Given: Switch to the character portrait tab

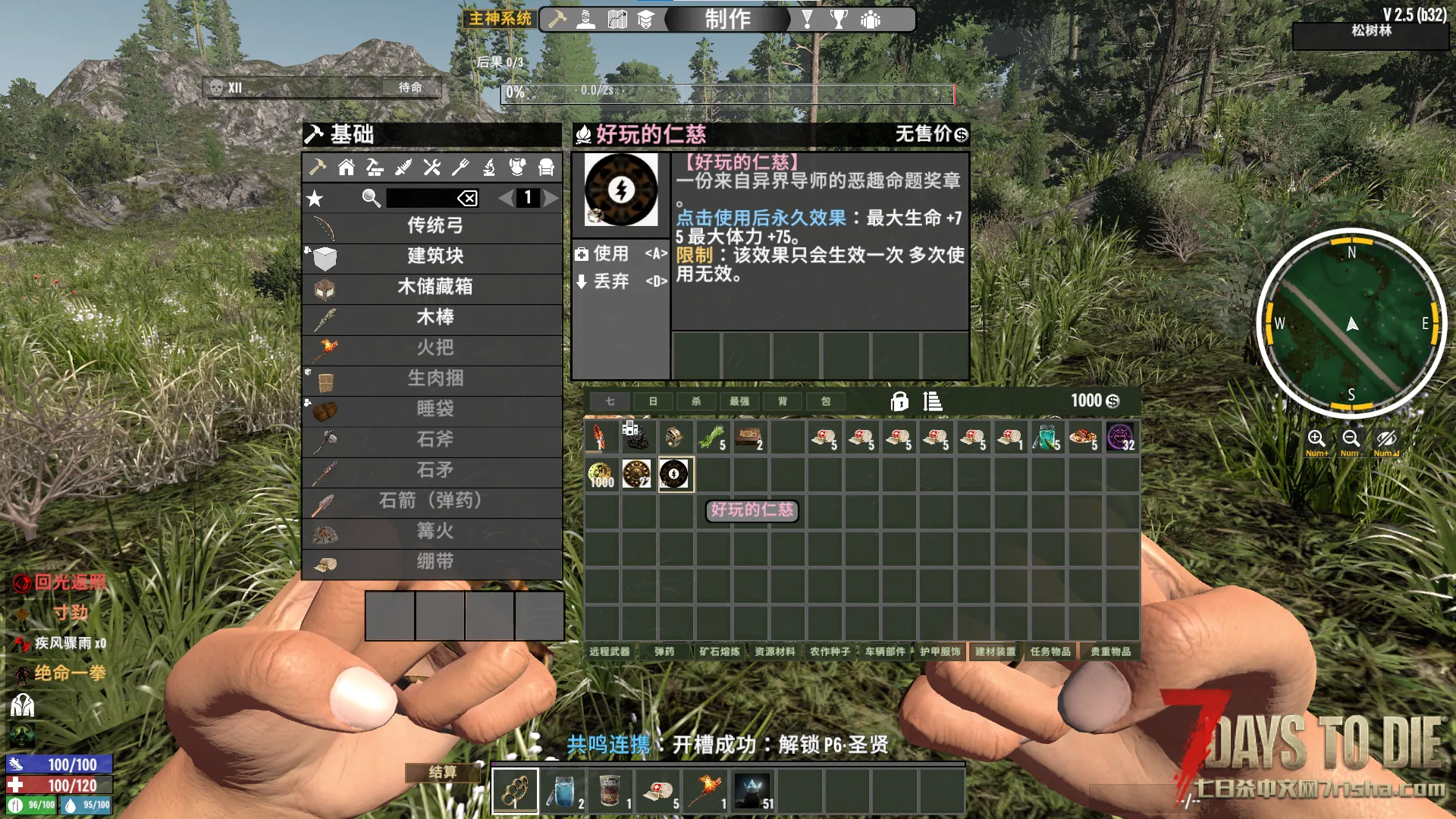Looking at the screenshot, I should click(585, 19).
